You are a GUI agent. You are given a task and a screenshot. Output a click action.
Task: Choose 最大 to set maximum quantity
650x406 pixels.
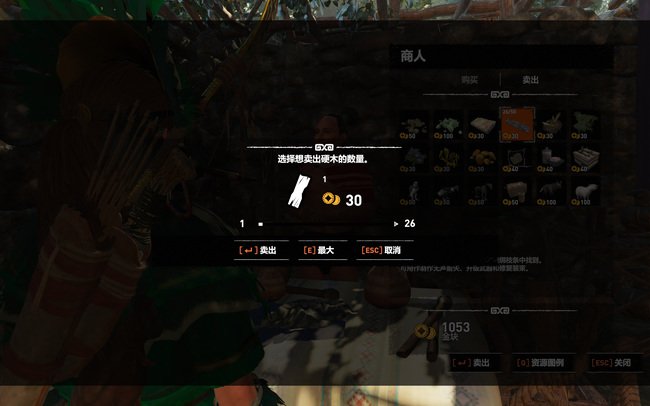321,251
